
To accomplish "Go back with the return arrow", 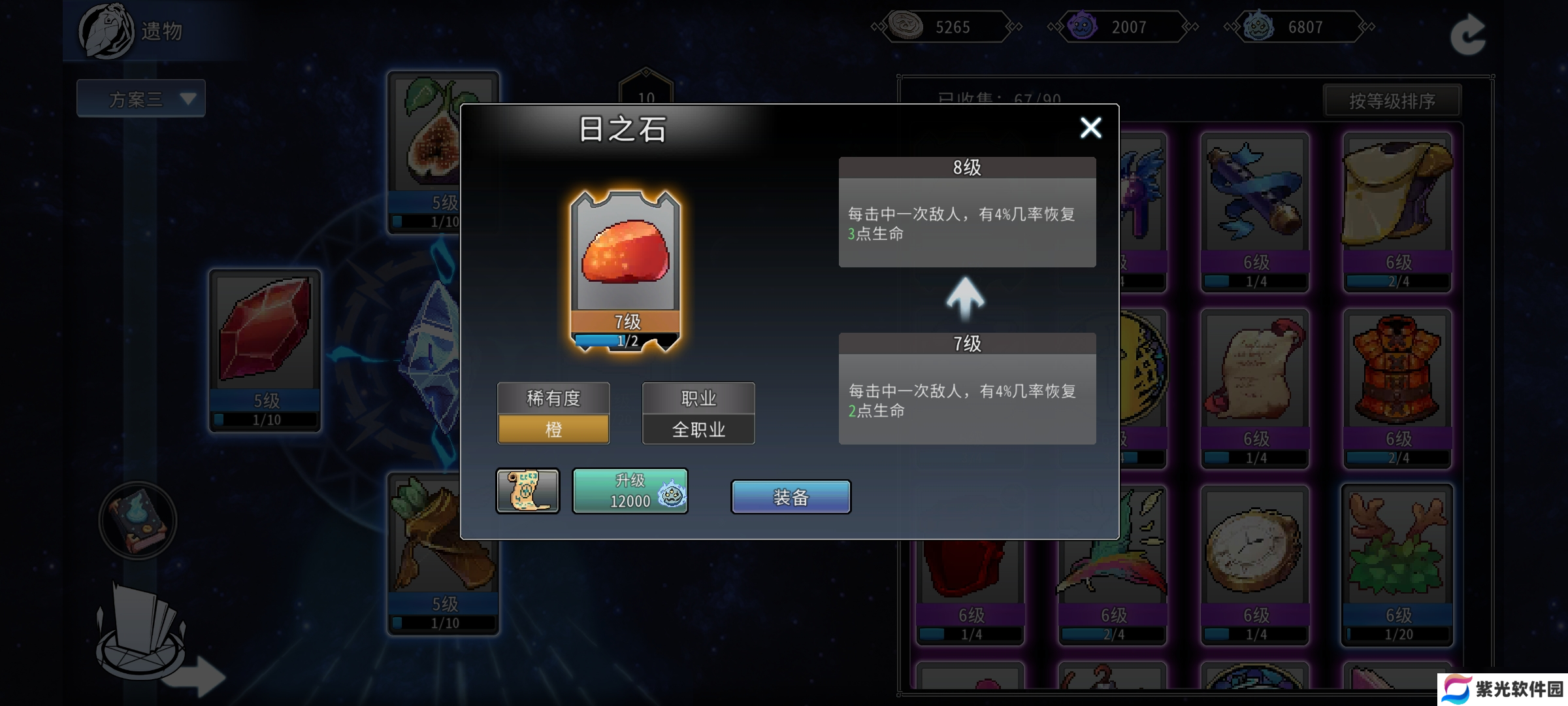I will [x=1467, y=33].
